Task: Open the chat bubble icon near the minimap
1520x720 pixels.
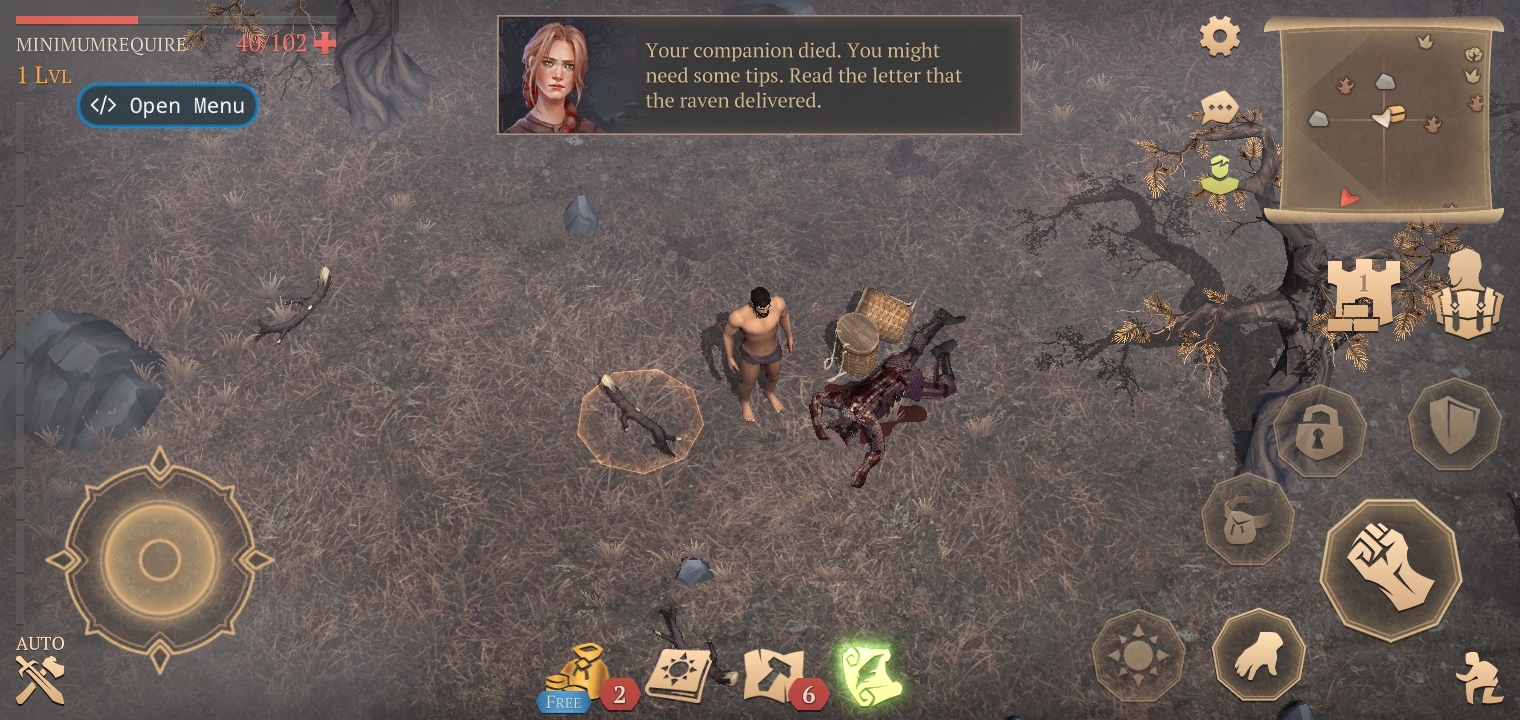Action: [1218, 108]
